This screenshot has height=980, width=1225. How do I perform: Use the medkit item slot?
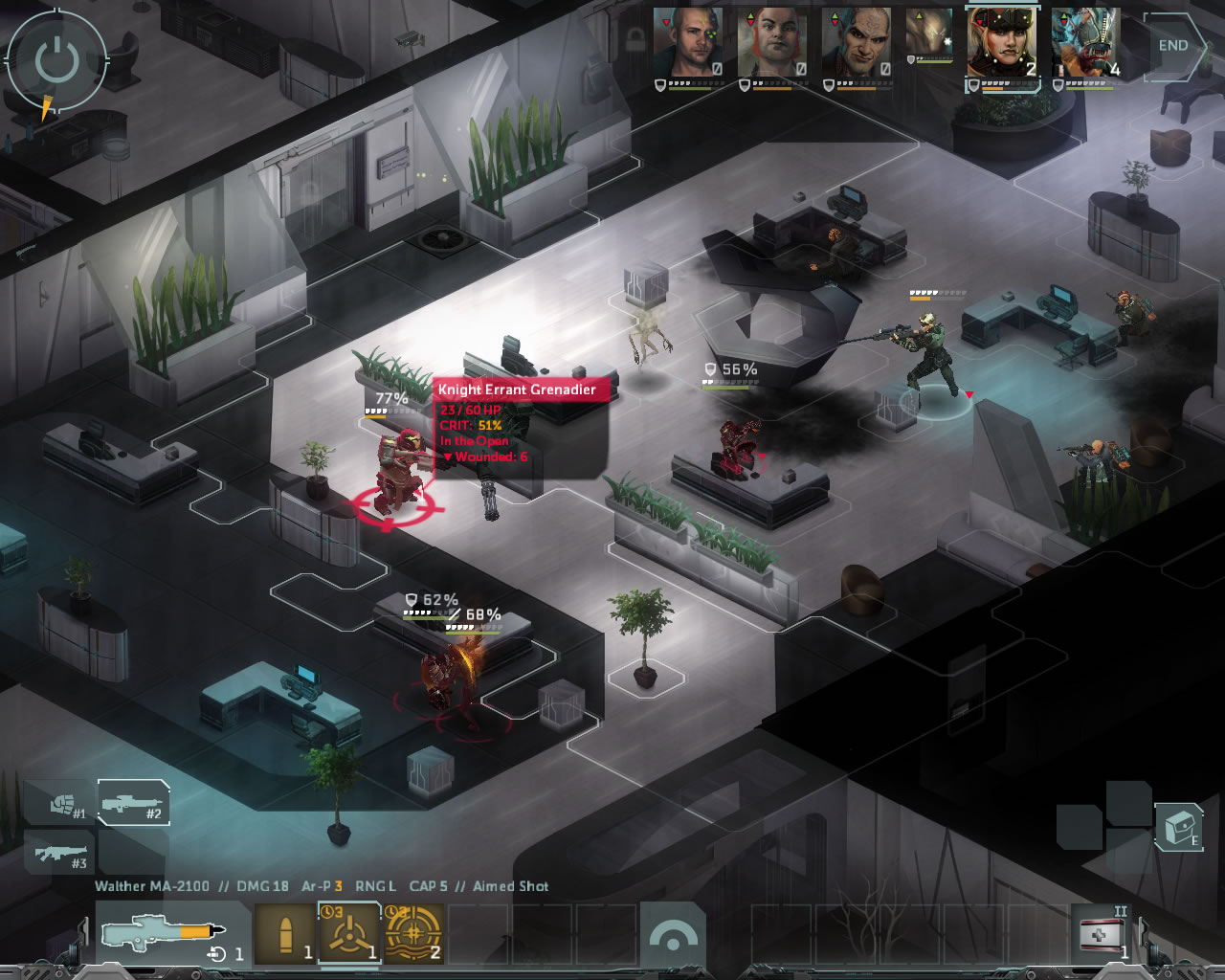click(1101, 934)
